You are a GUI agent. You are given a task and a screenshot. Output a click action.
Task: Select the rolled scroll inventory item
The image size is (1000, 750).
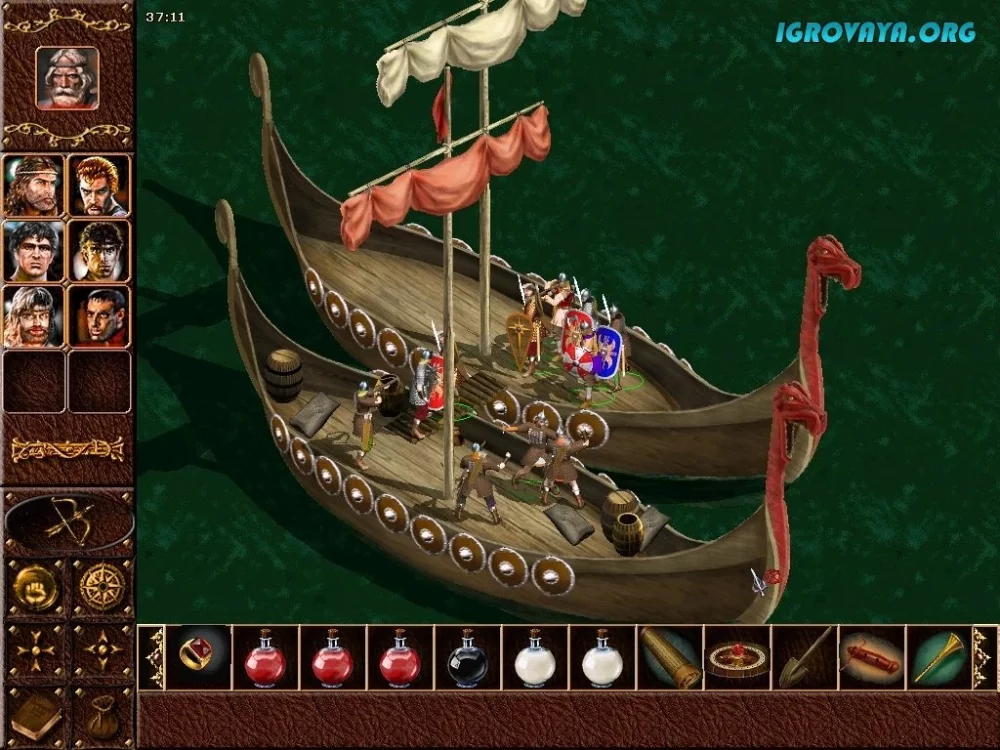pos(669,657)
